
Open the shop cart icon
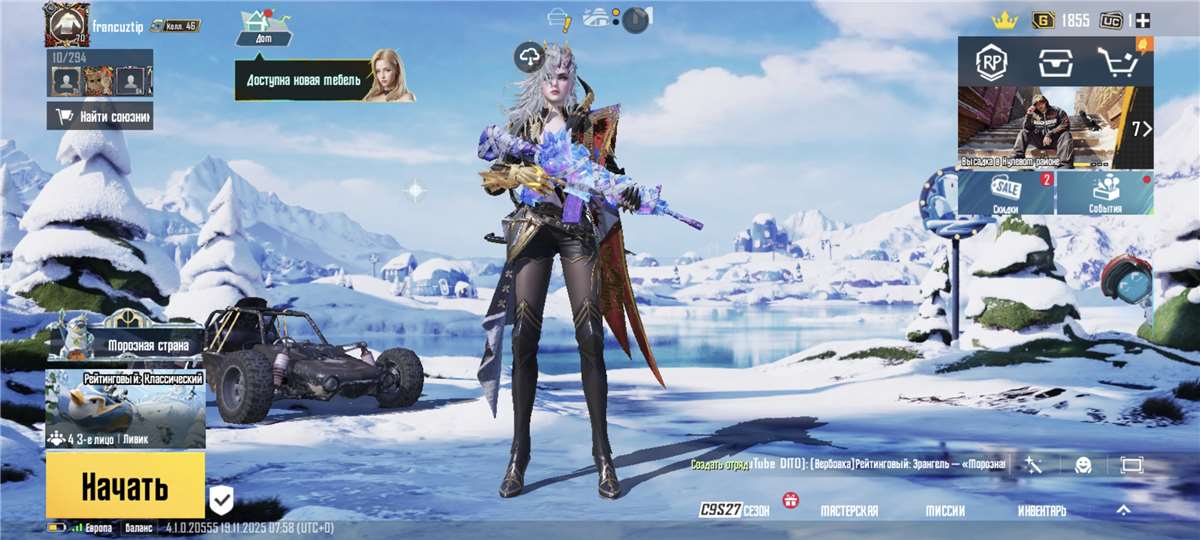[1118, 63]
